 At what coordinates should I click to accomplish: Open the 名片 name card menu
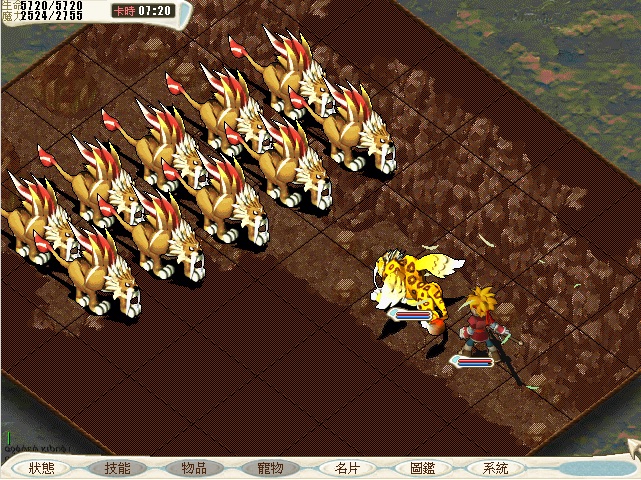pyautogui.click(x=346, y=468)
